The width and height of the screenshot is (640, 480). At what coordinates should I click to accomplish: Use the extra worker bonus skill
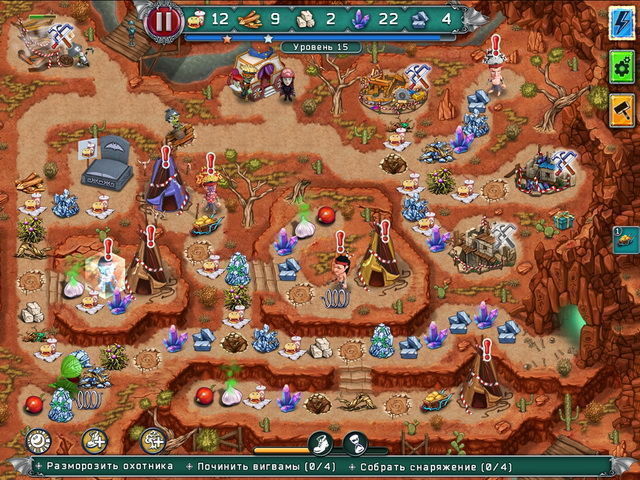tap(153, 439)
